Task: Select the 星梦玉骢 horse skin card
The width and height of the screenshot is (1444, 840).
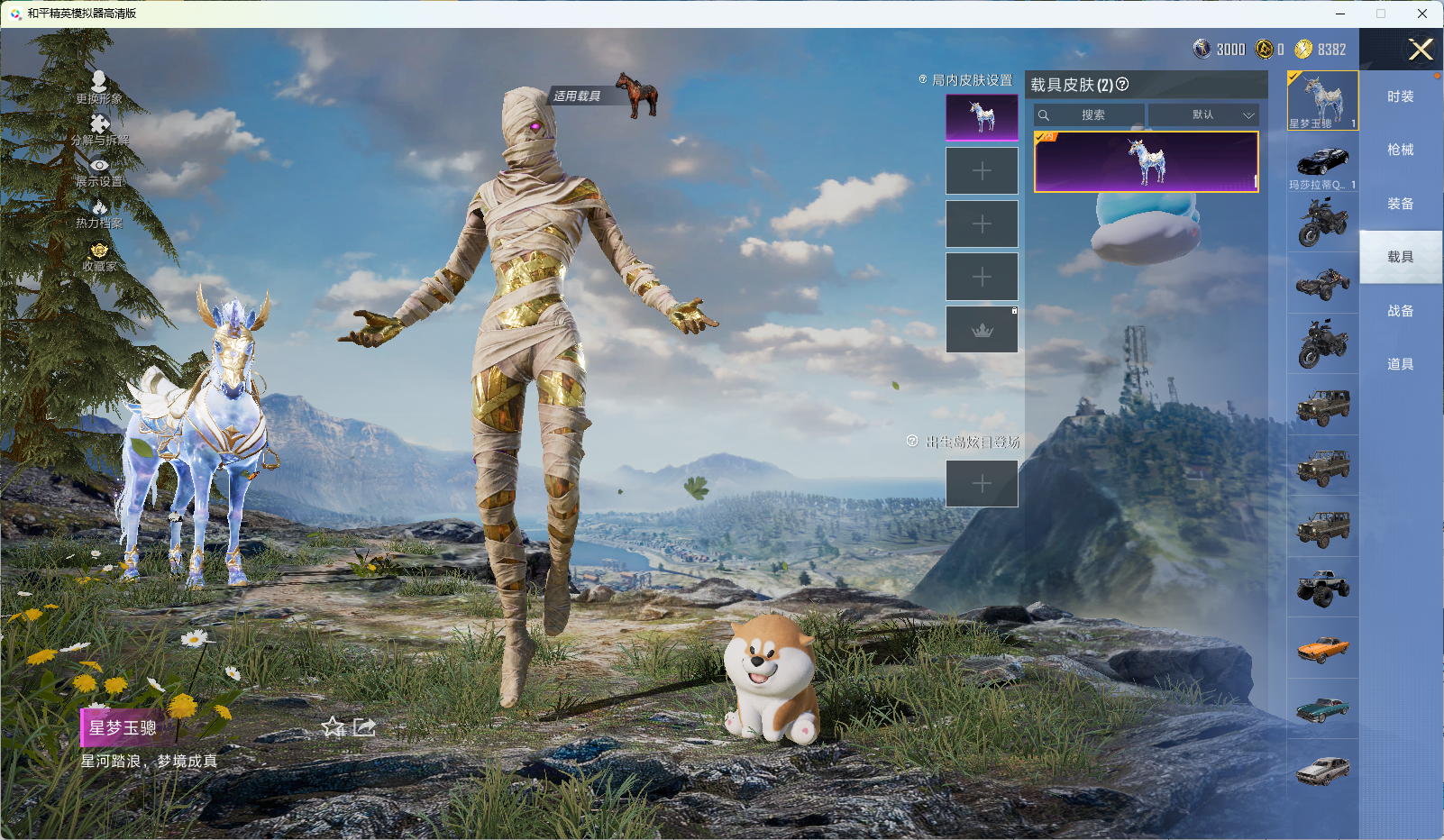Action: pos(1146,162)
